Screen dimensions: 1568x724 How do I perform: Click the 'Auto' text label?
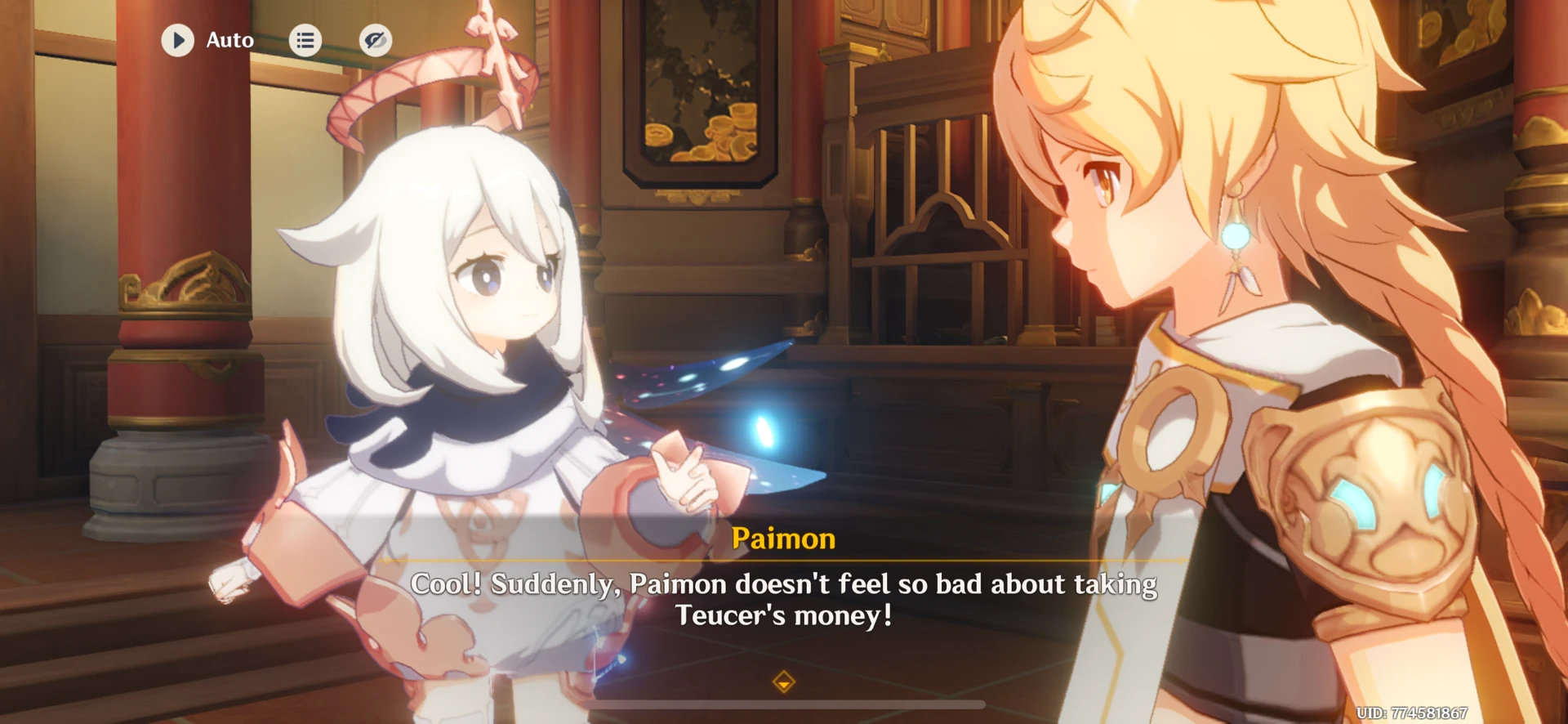[229, 40]
